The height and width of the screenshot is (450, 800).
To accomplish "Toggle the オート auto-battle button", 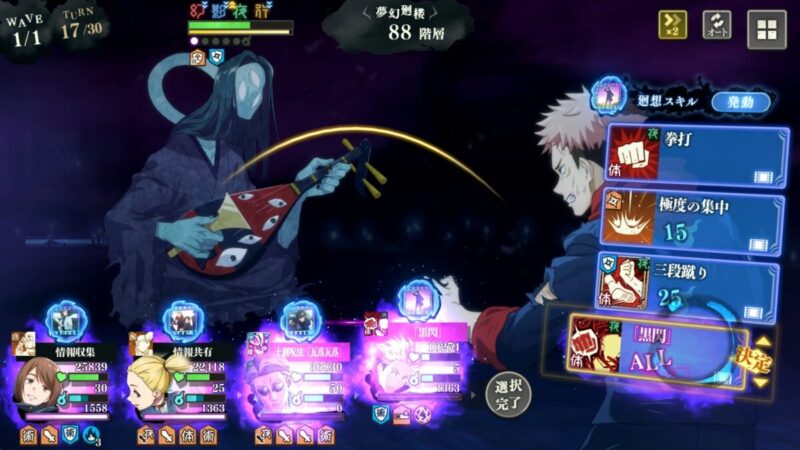I will [717, 26].
